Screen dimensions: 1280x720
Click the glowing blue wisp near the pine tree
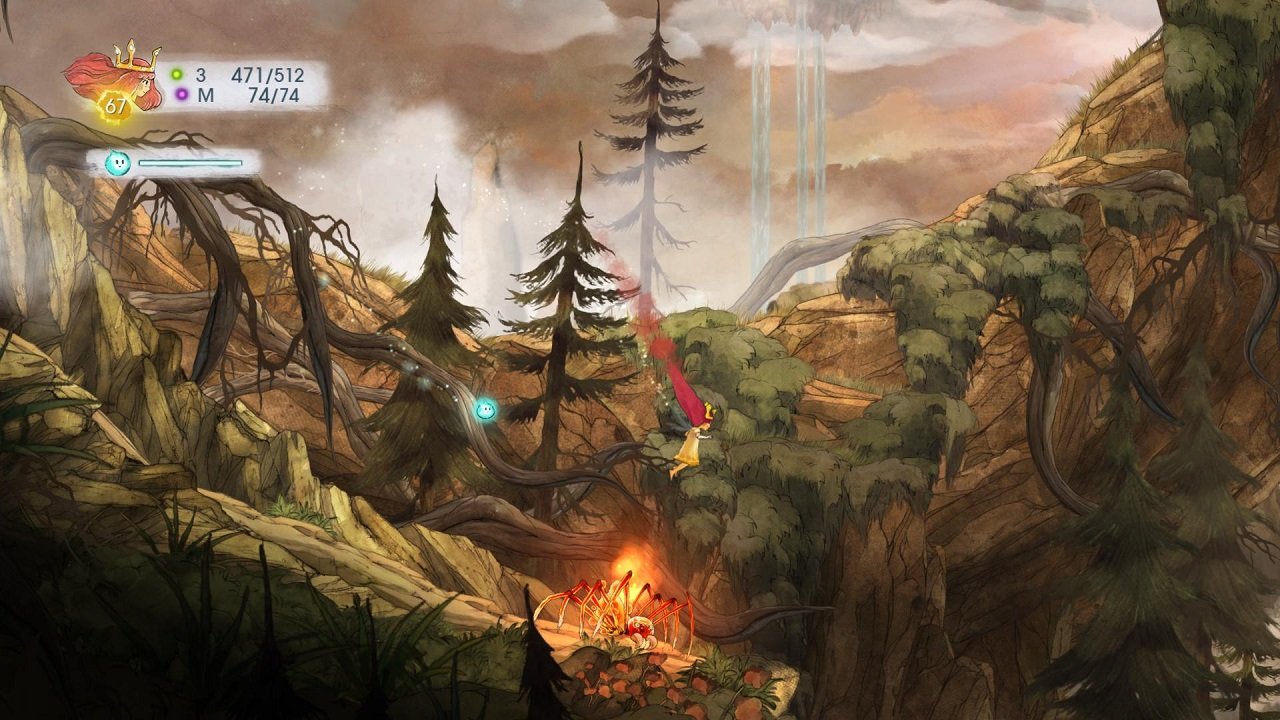click(487, 410)
